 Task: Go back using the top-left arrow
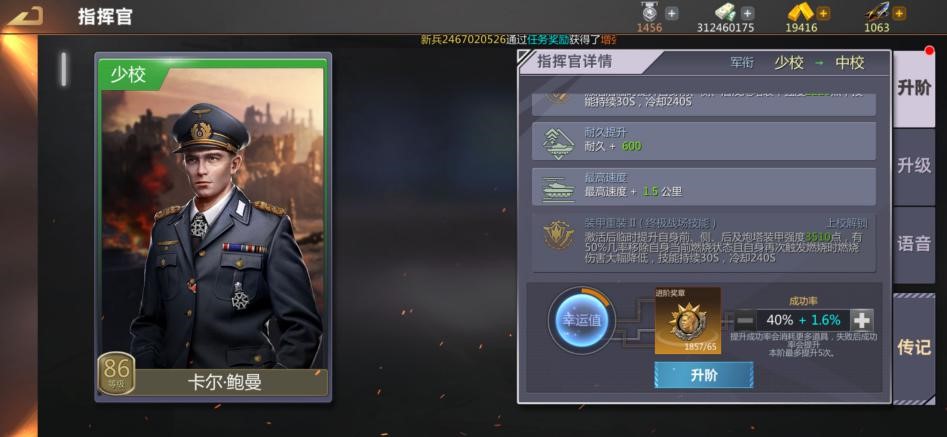(30, 16)
